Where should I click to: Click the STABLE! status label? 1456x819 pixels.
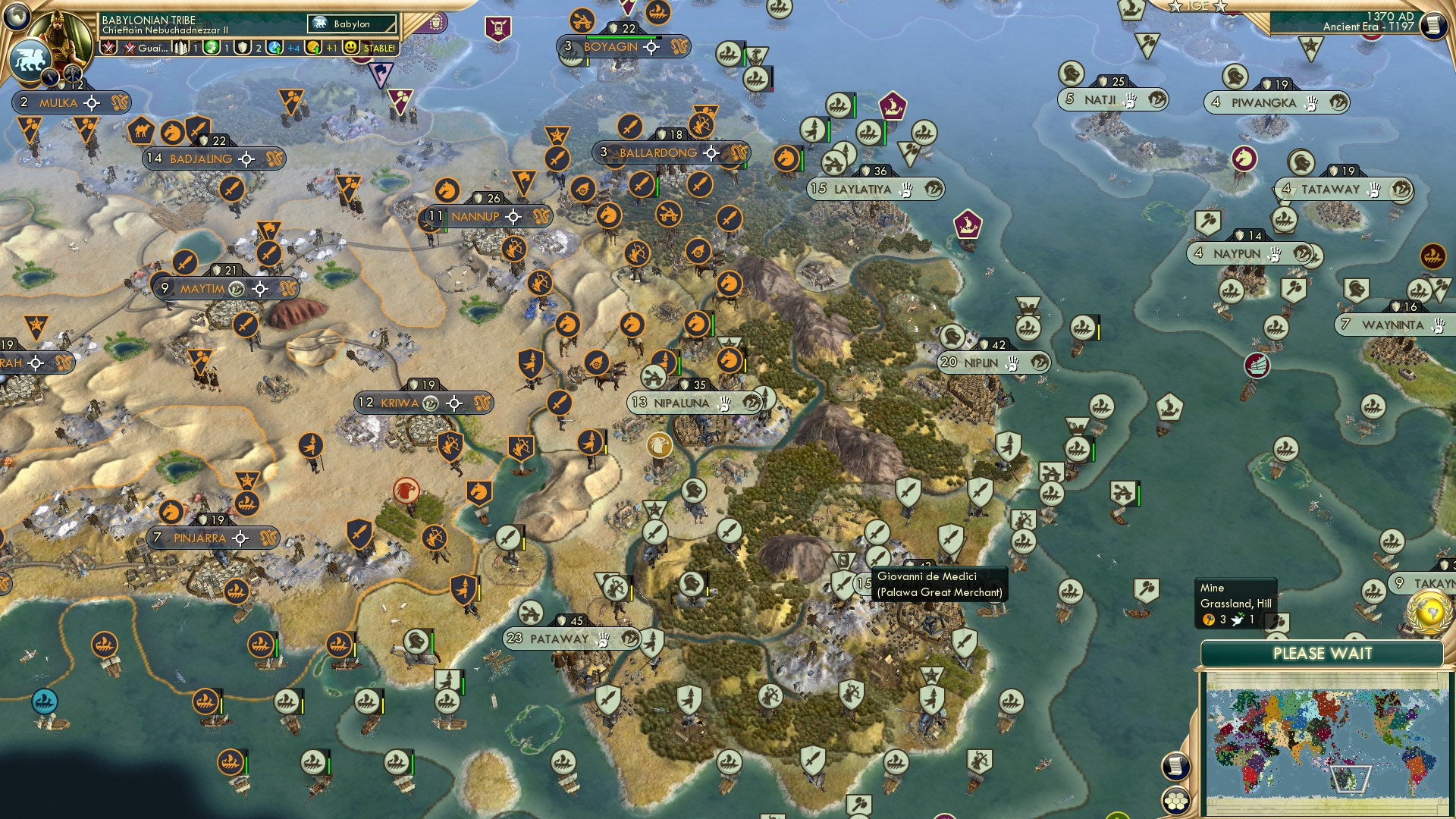point(378,49)
